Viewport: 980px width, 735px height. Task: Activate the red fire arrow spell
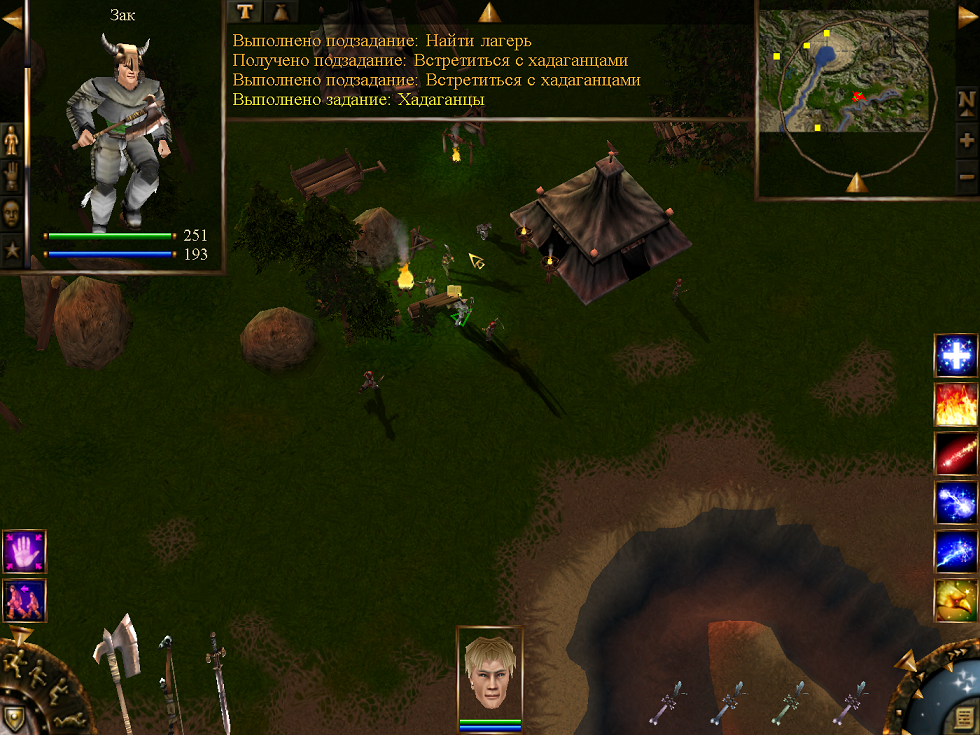[956, 453]
